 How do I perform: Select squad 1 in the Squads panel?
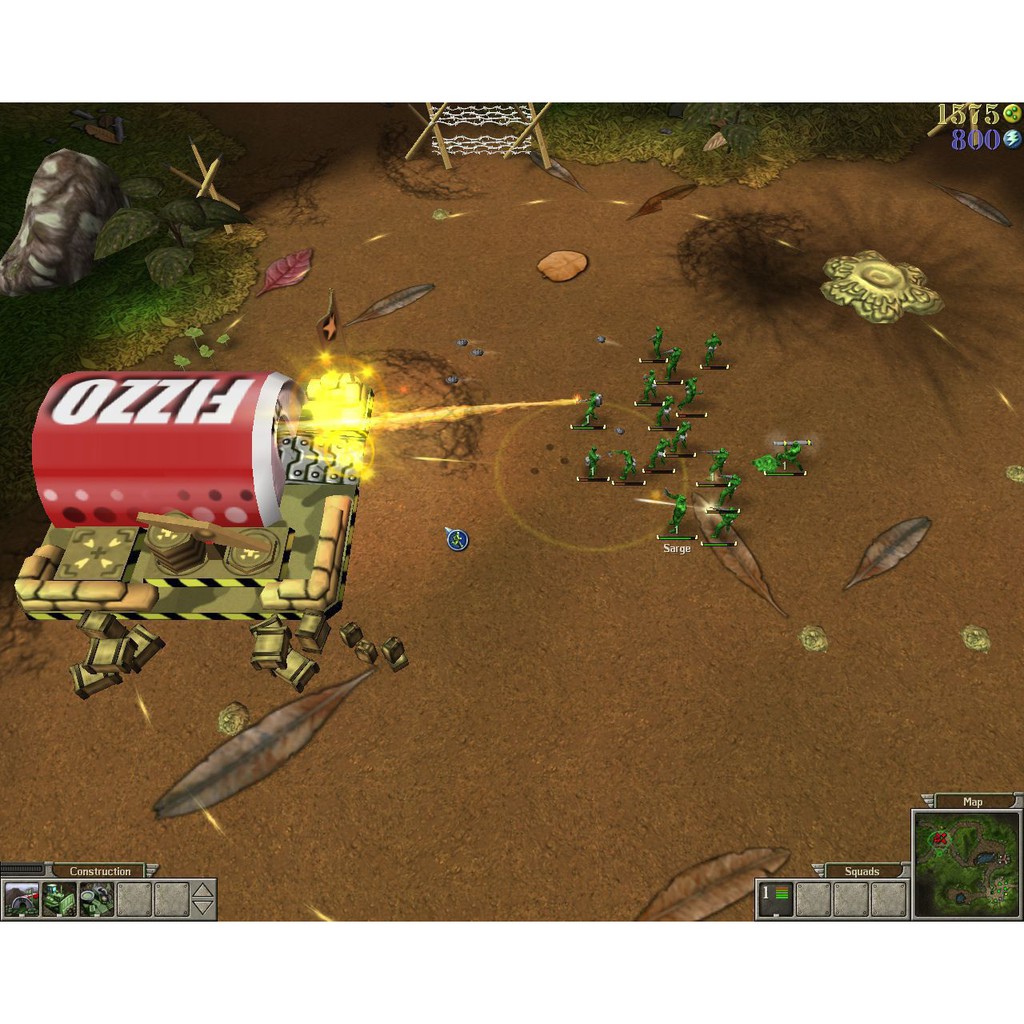tap(775, 898)
